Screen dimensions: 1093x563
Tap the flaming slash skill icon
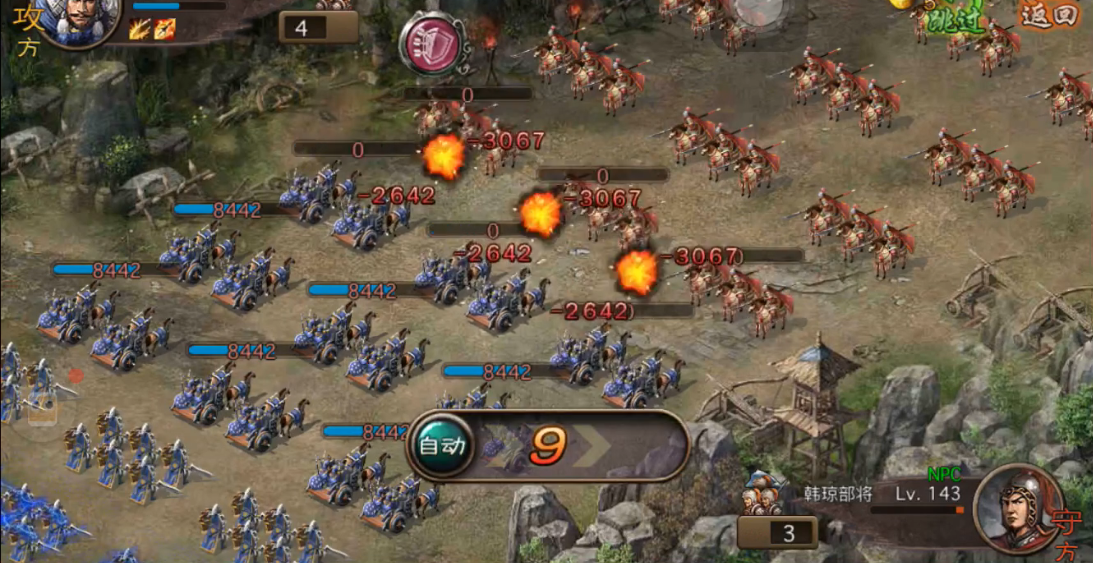point(139,28)
